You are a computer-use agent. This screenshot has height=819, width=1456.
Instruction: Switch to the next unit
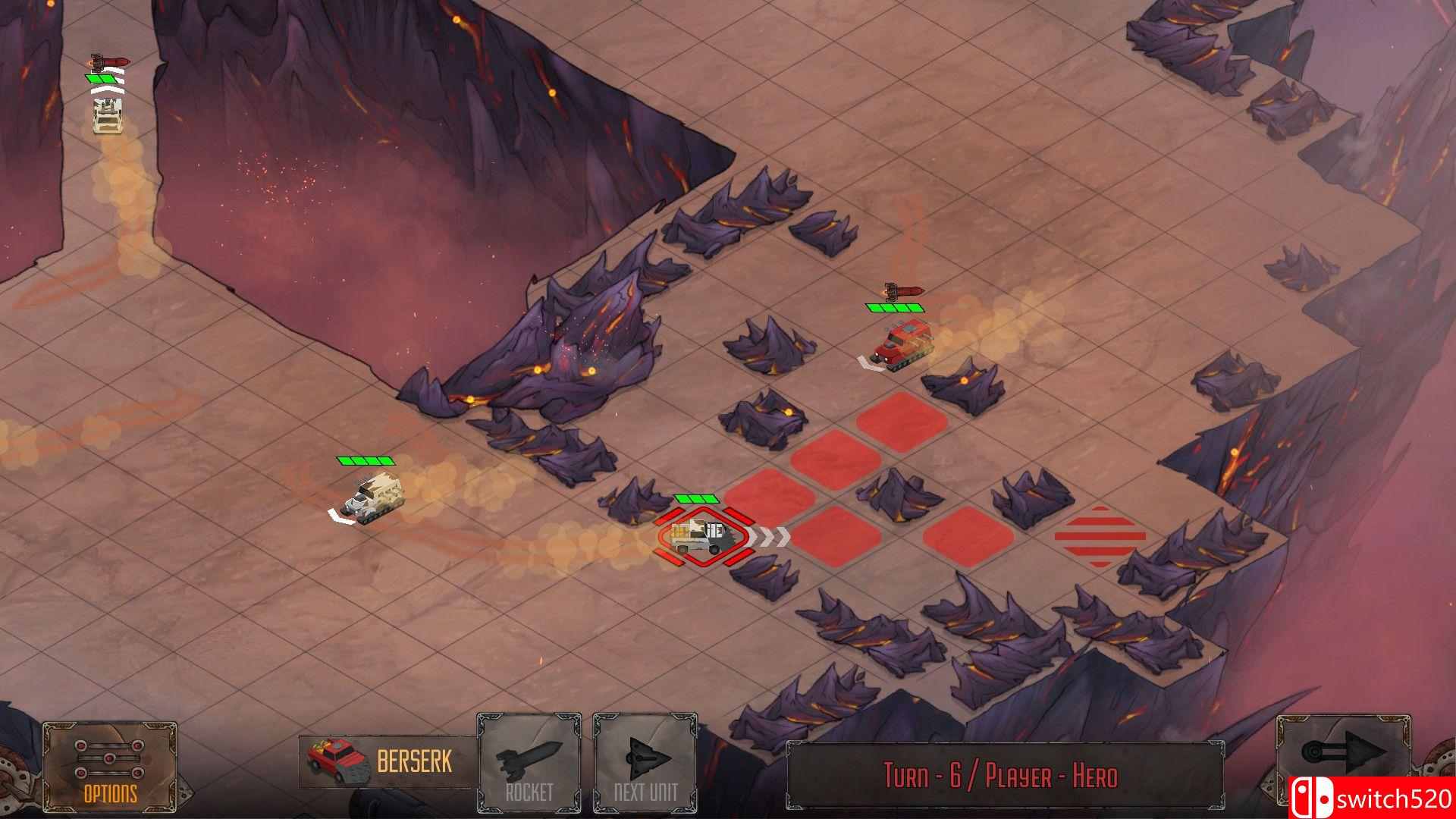click(x=645, y=764)
